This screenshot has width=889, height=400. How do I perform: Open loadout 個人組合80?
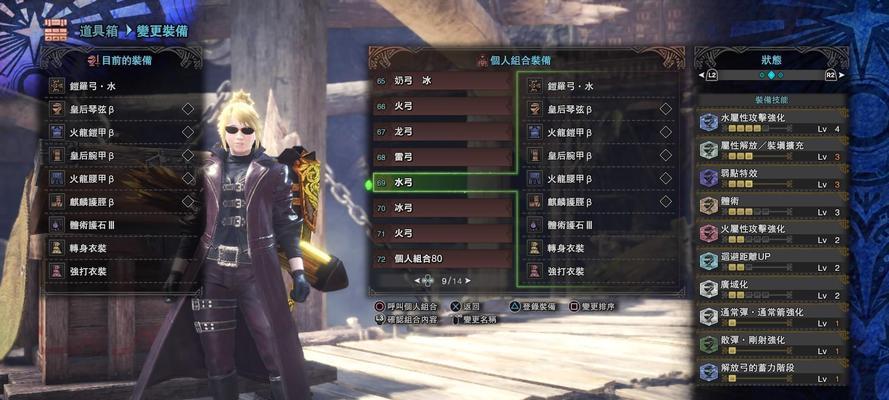pyautogui.click(x=441, y=259)
